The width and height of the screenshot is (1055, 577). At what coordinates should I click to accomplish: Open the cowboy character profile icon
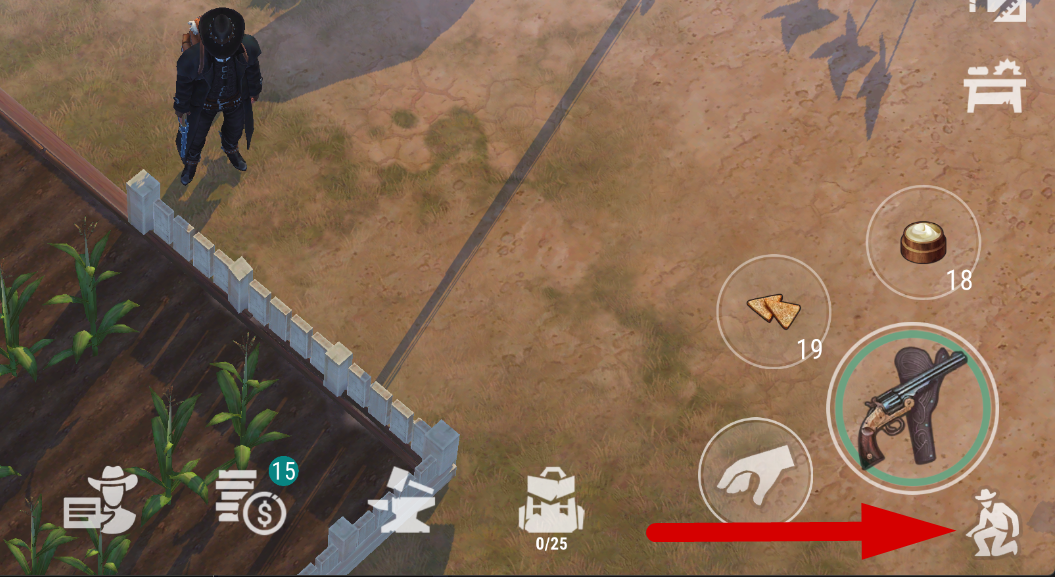(x=100, y=500)
